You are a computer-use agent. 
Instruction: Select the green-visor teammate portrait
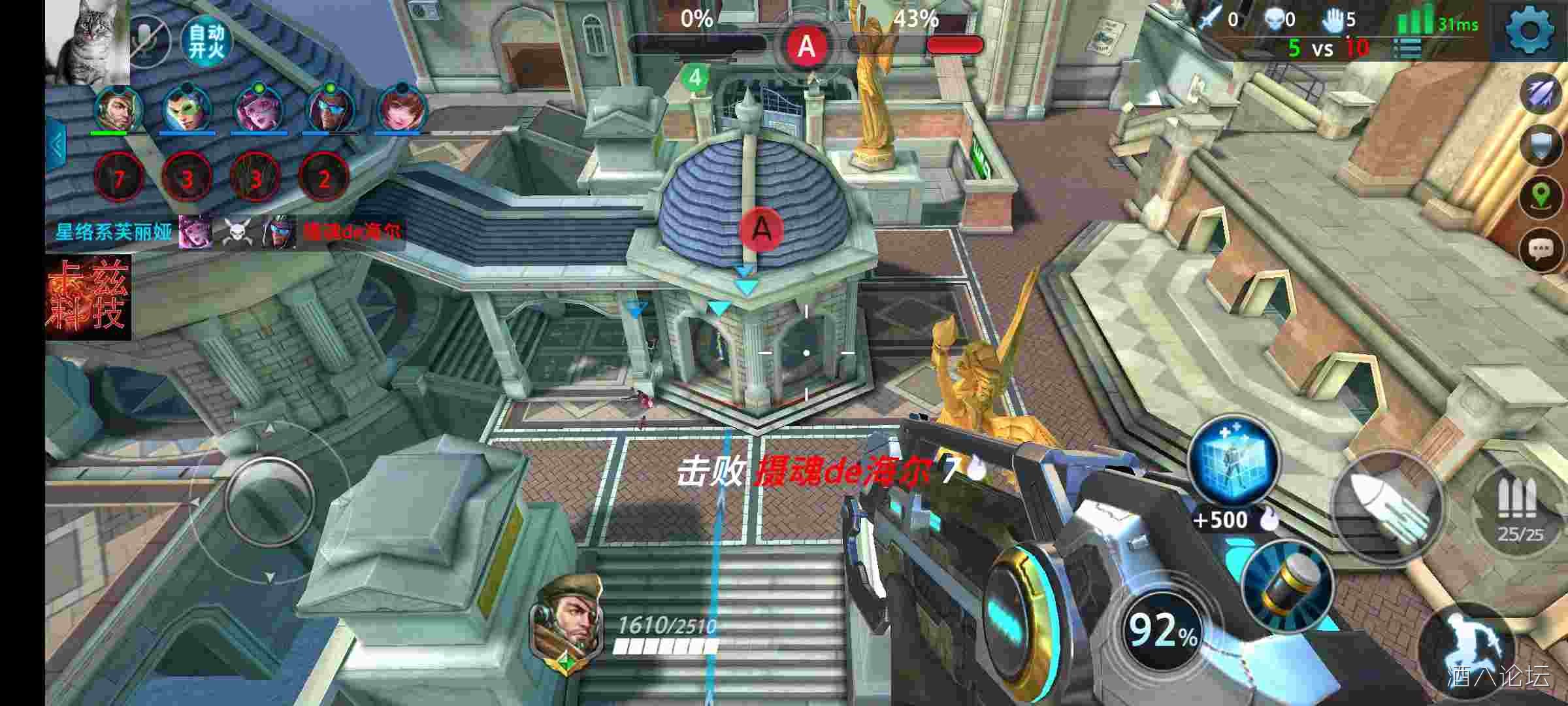[186, 108]
